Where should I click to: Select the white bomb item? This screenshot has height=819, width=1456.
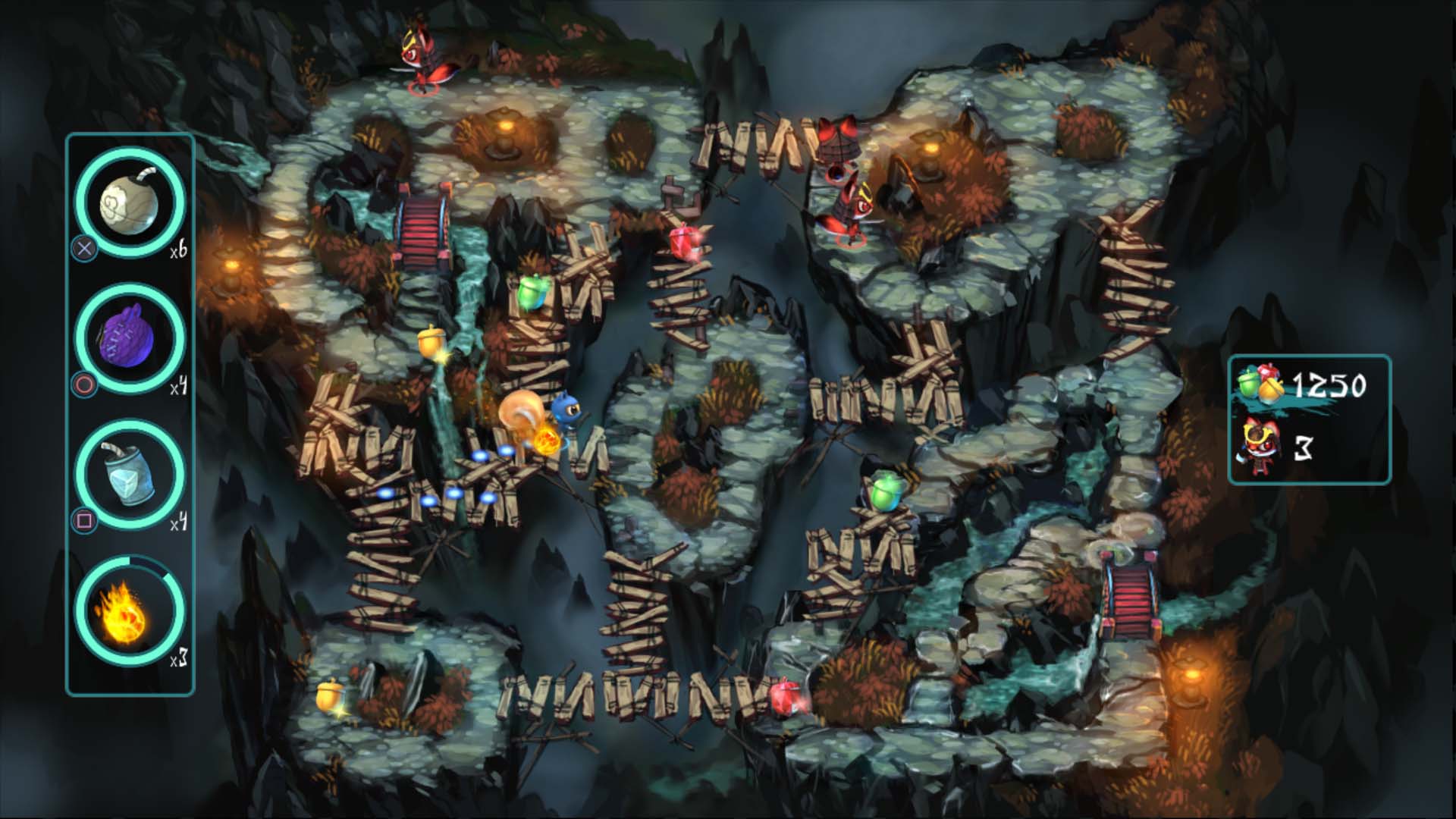130,201
